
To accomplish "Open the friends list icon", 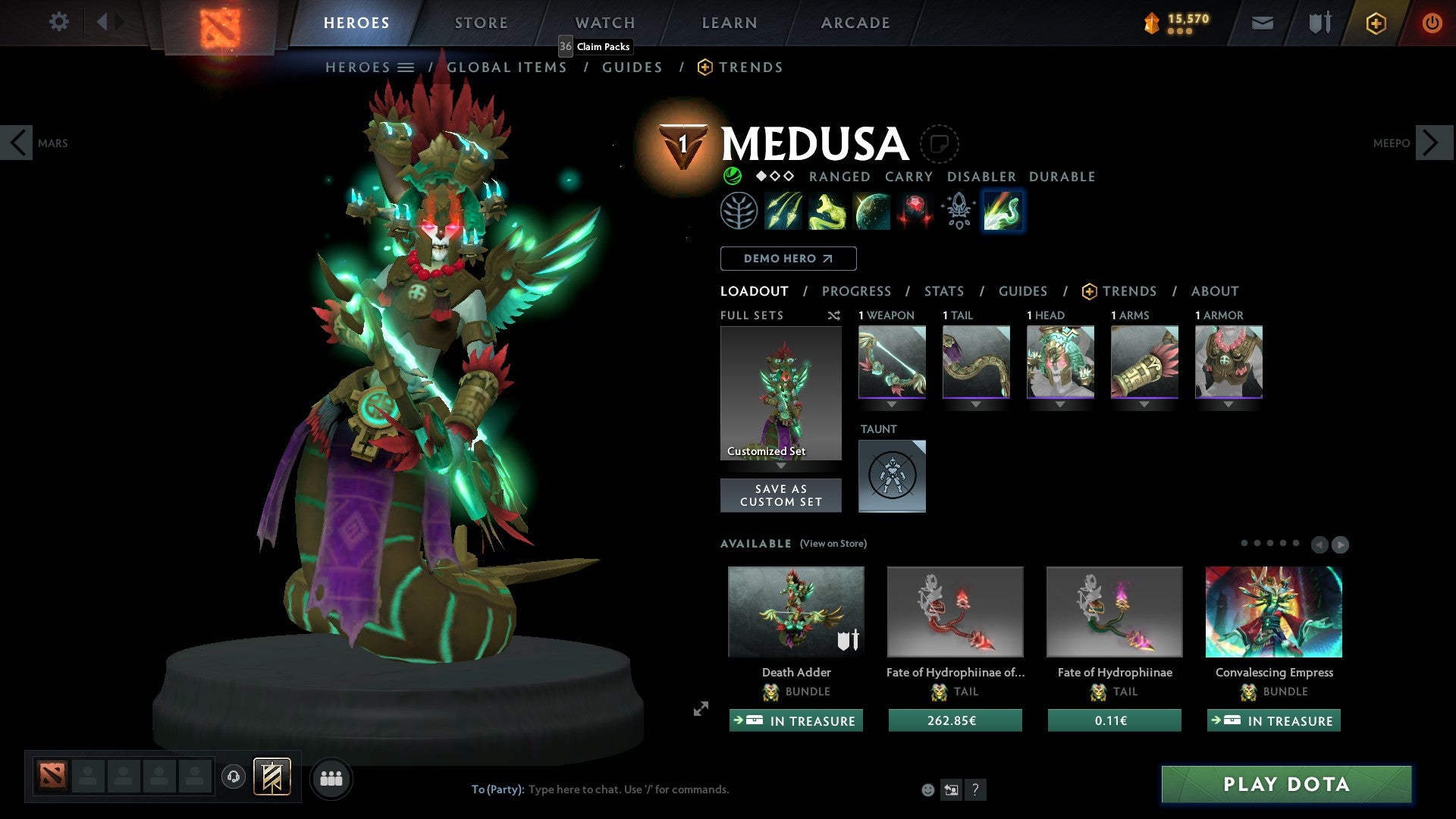I will coord(331,778).
